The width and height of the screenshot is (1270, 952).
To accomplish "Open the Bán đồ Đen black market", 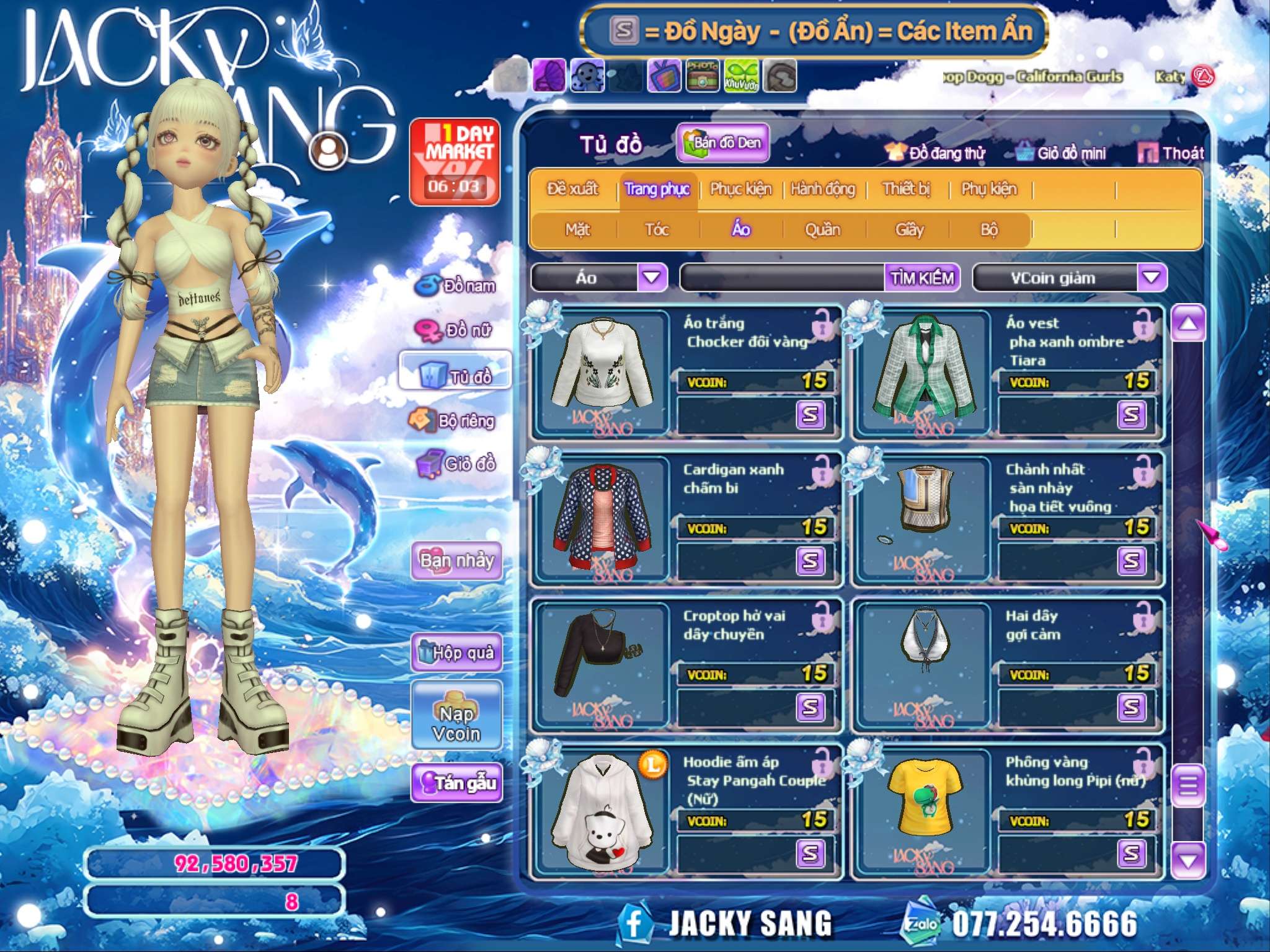I will tap(723, 143).
